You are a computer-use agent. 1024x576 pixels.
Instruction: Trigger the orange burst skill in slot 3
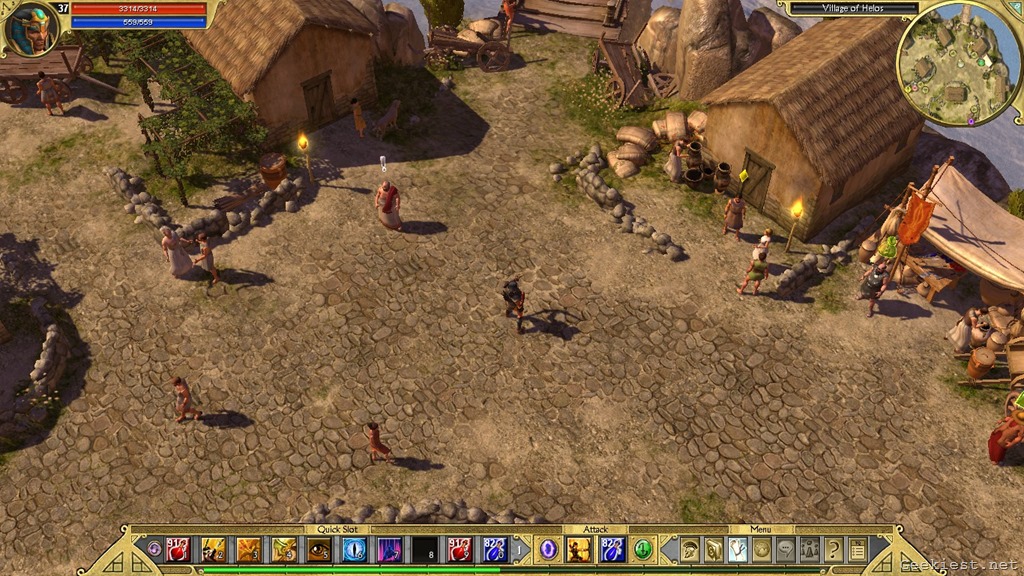248,549
